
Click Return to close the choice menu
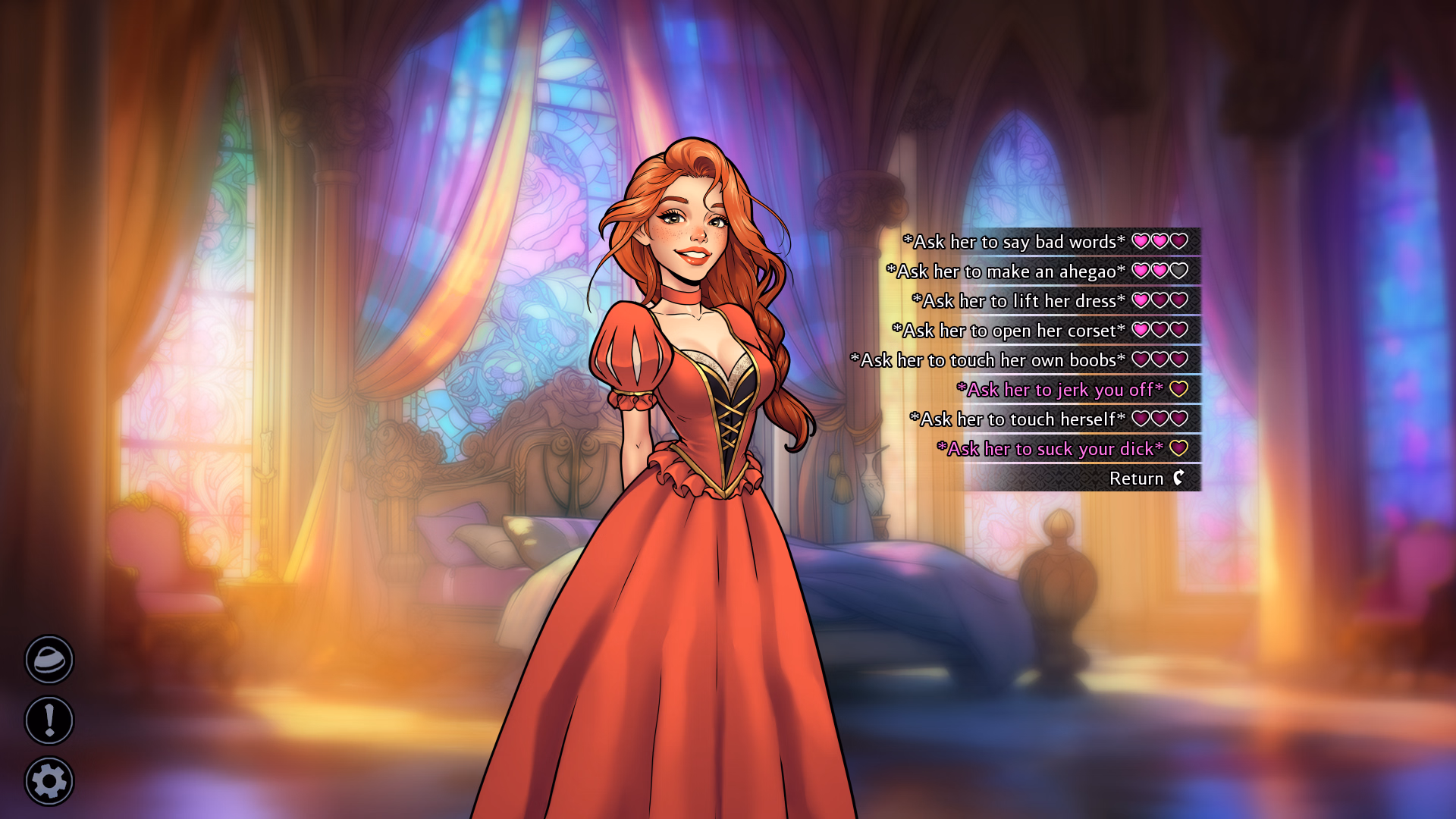1136,479
